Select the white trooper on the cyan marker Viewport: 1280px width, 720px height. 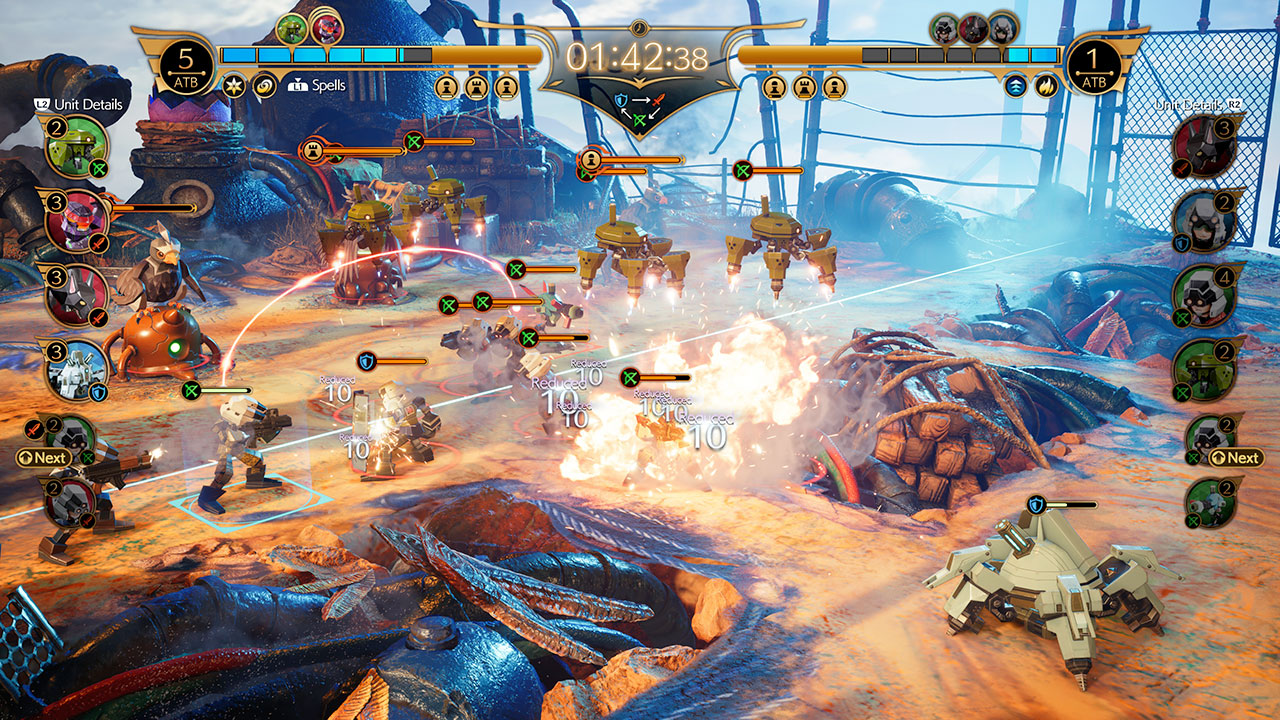tap(239, 448)
